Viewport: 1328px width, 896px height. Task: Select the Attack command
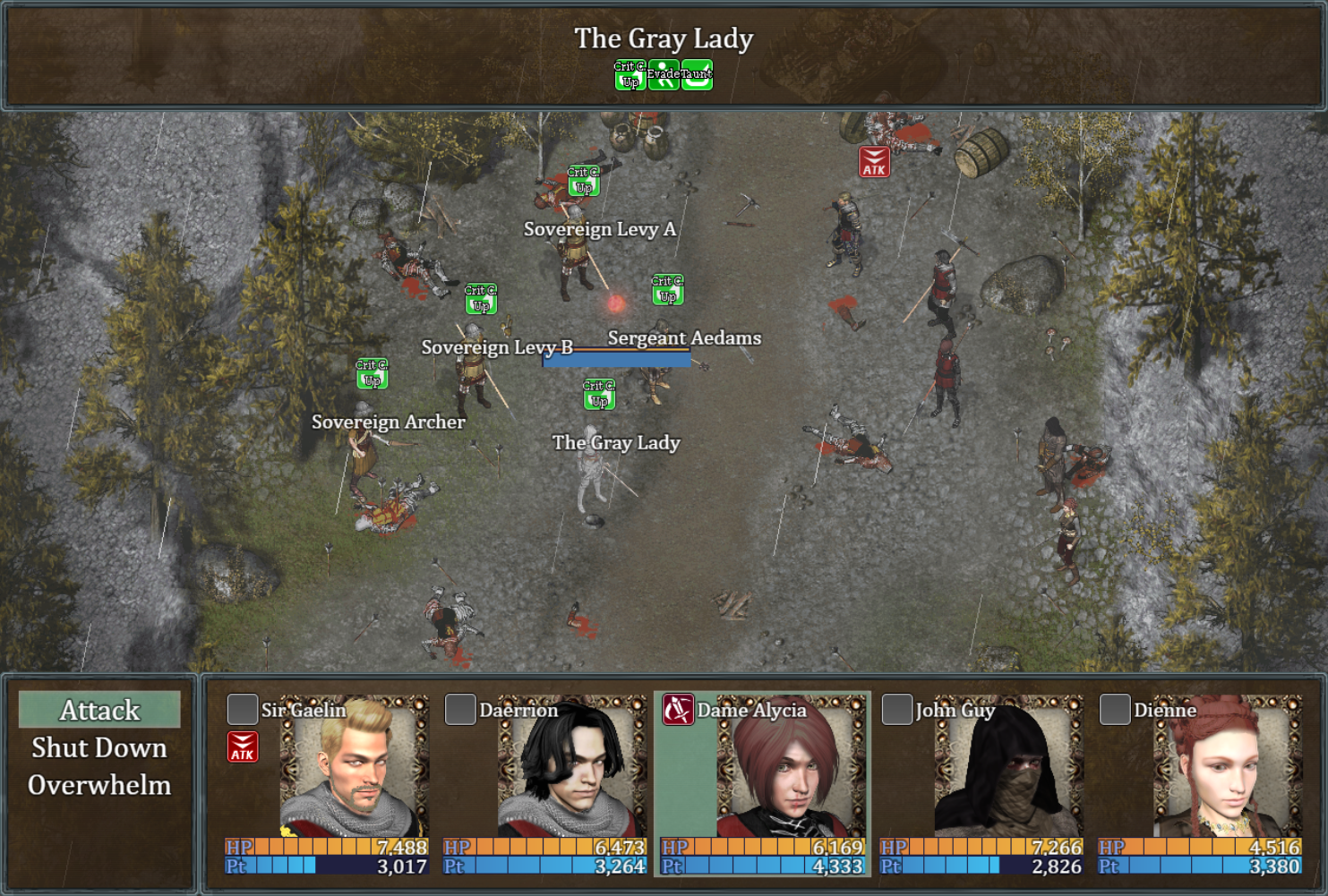click(99, 710)
